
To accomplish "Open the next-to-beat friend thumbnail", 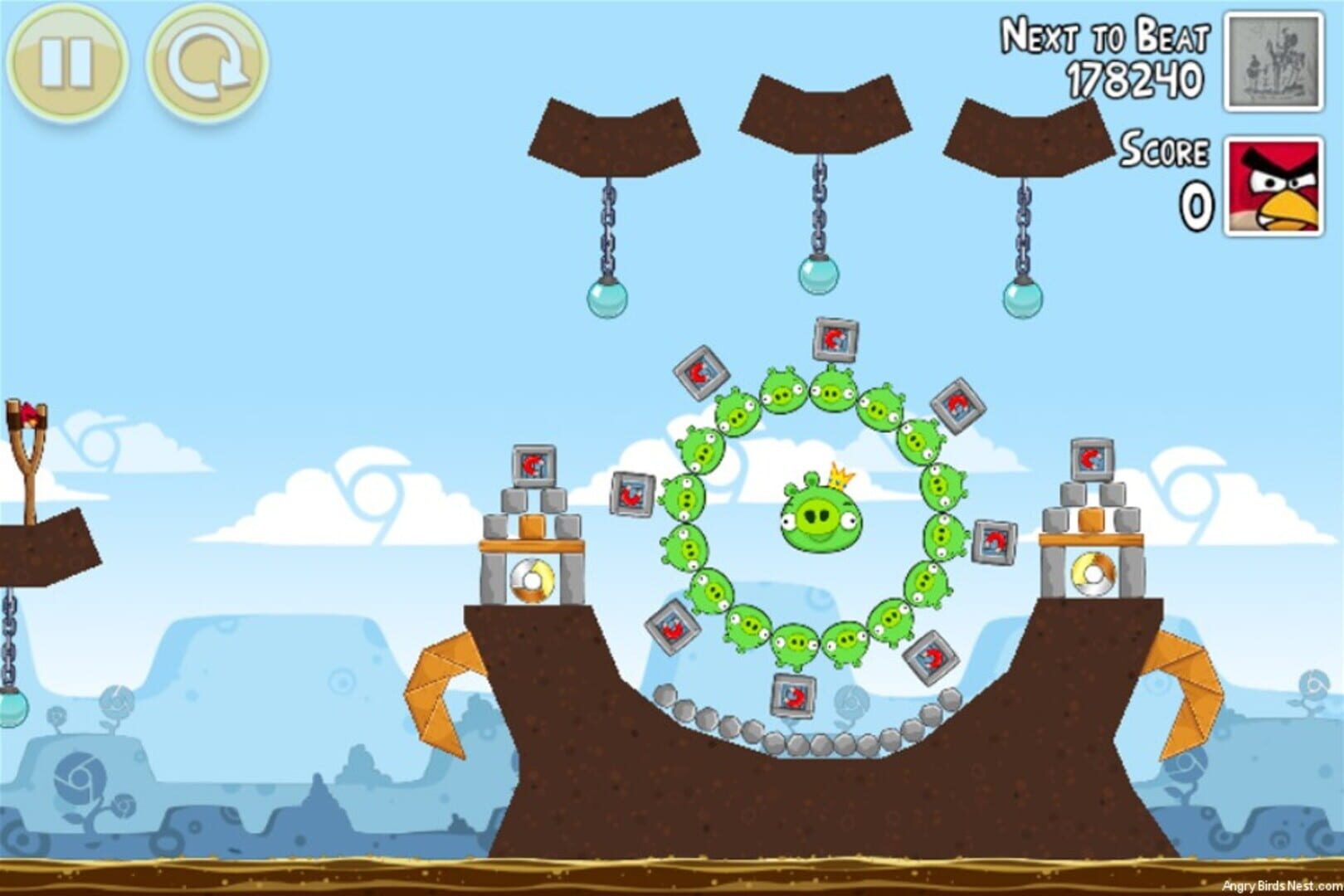I will point(1274,63).
